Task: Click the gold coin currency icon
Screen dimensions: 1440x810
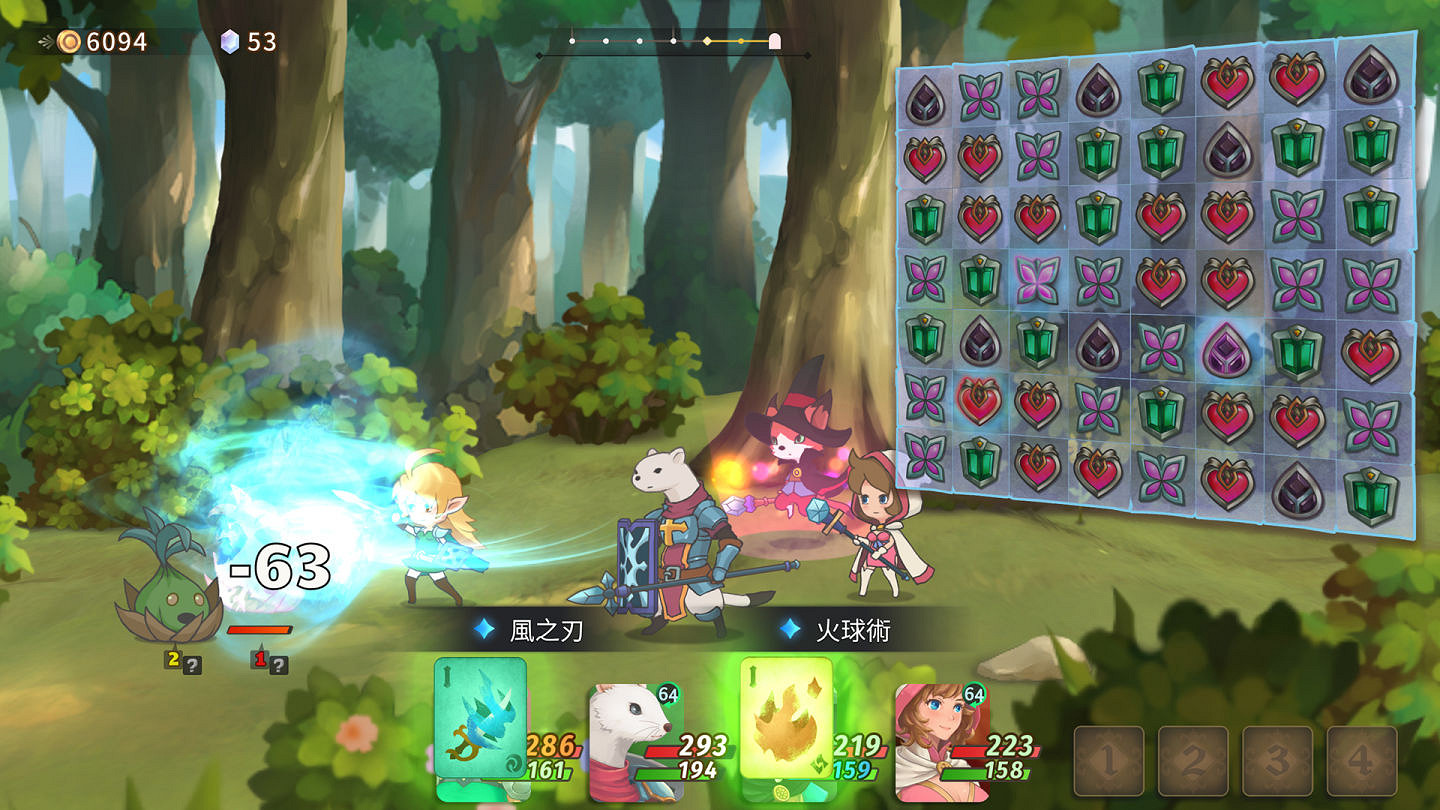Action: click(x=68, y=42)
